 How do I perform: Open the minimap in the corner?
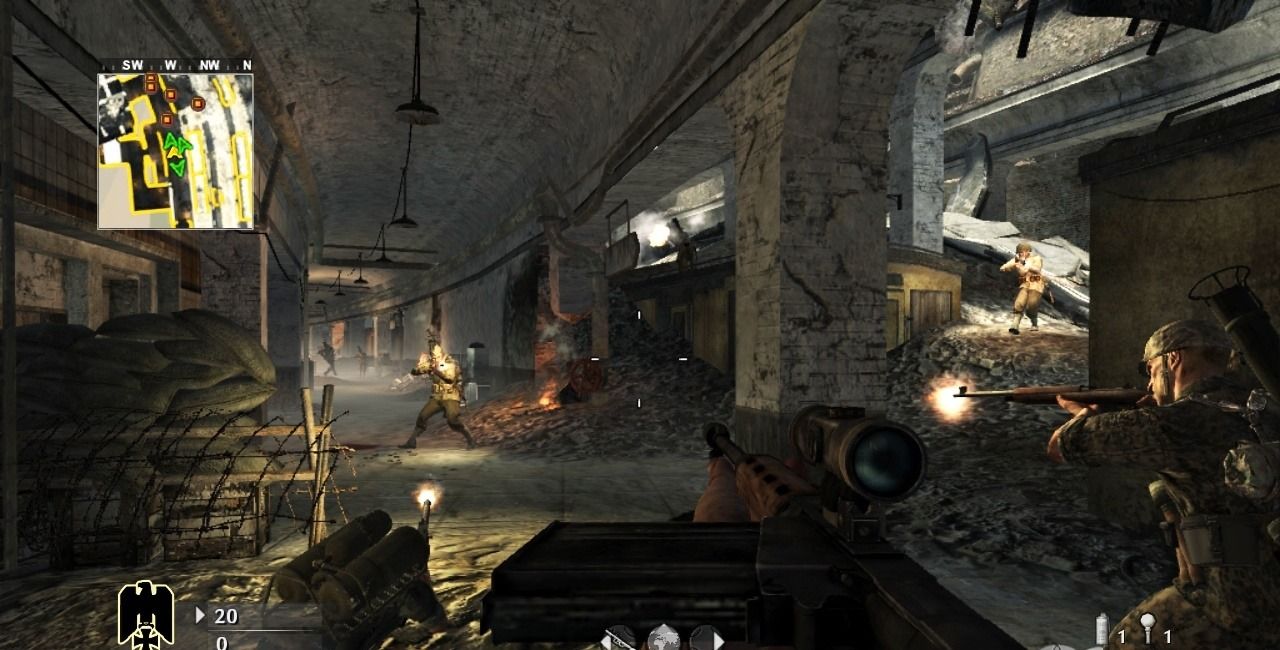pyautogui.click(x=175, y=150)
